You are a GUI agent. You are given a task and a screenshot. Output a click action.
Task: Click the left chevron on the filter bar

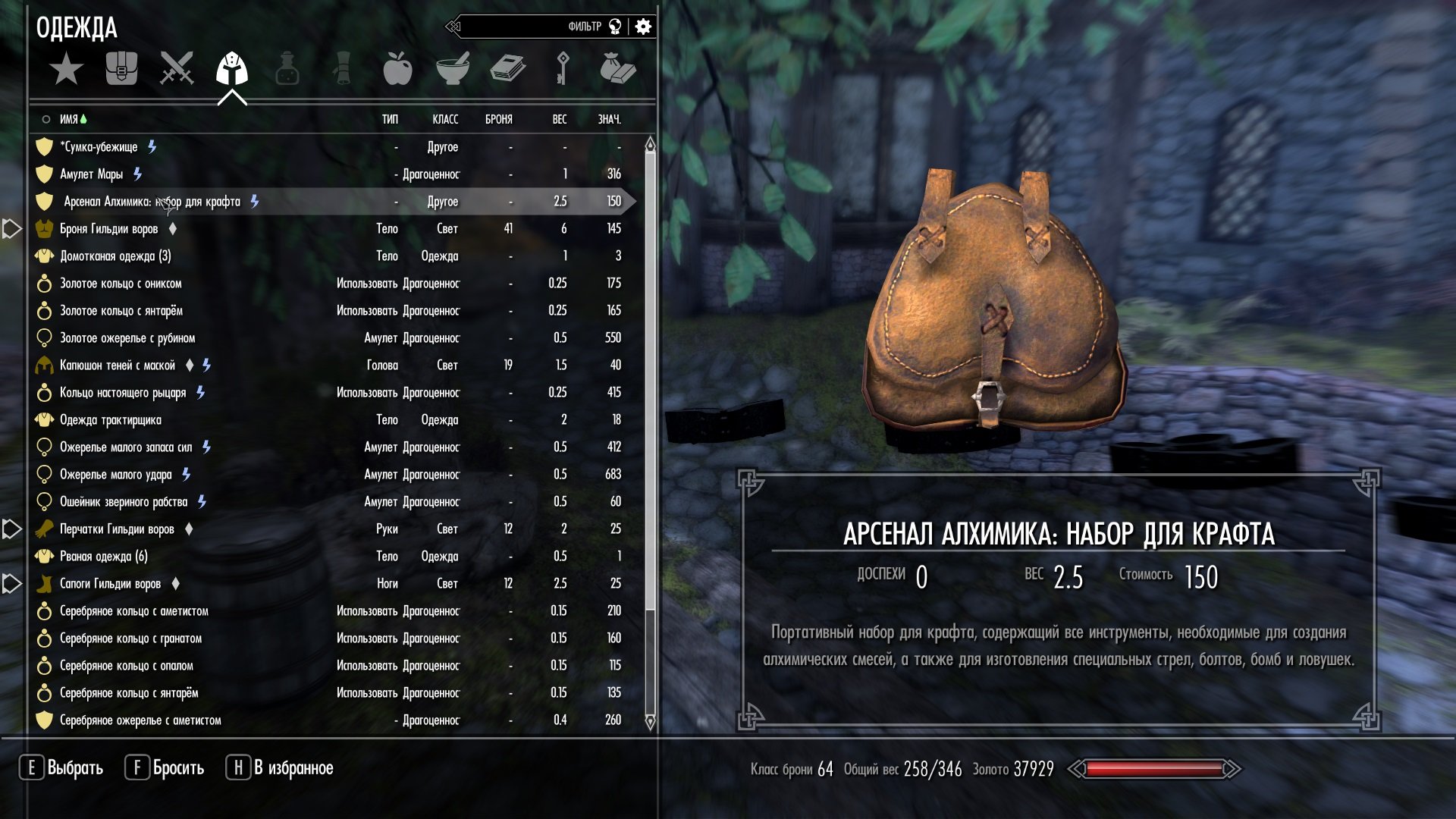pos(453,24)
